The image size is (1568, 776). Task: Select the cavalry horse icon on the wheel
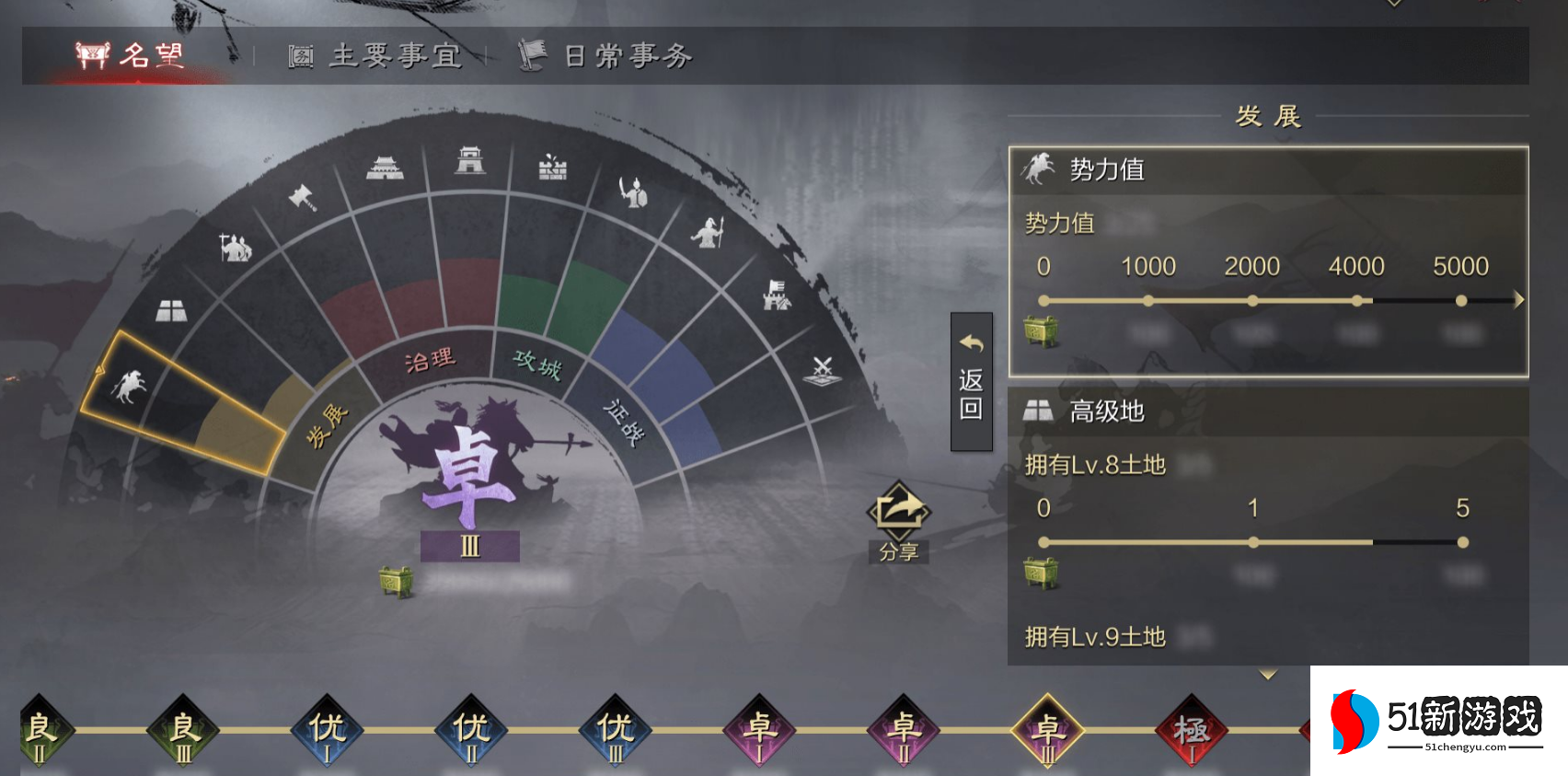coord(133,387)
